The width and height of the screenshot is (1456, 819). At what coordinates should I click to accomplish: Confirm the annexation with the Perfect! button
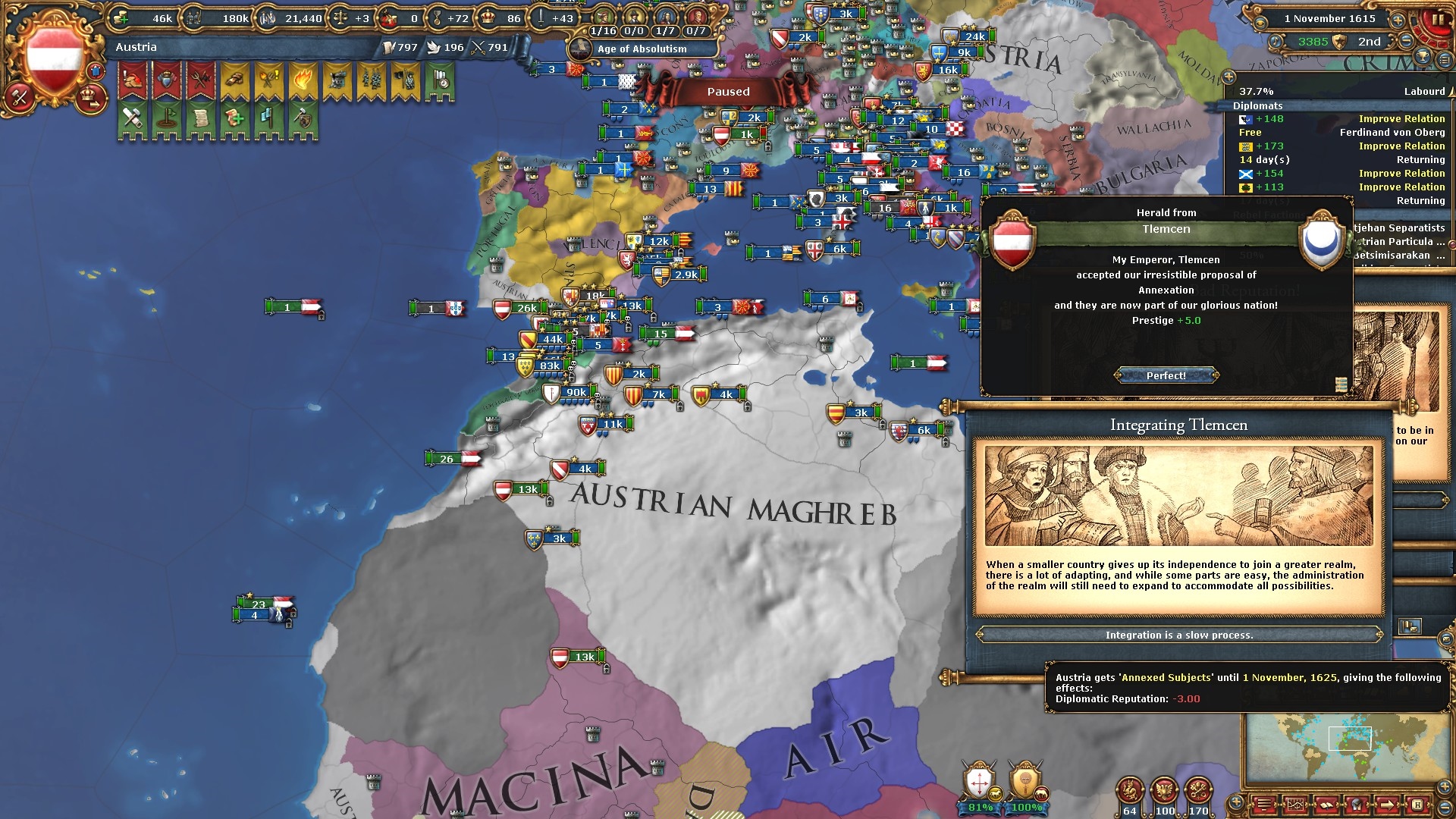click(1166, 375)
